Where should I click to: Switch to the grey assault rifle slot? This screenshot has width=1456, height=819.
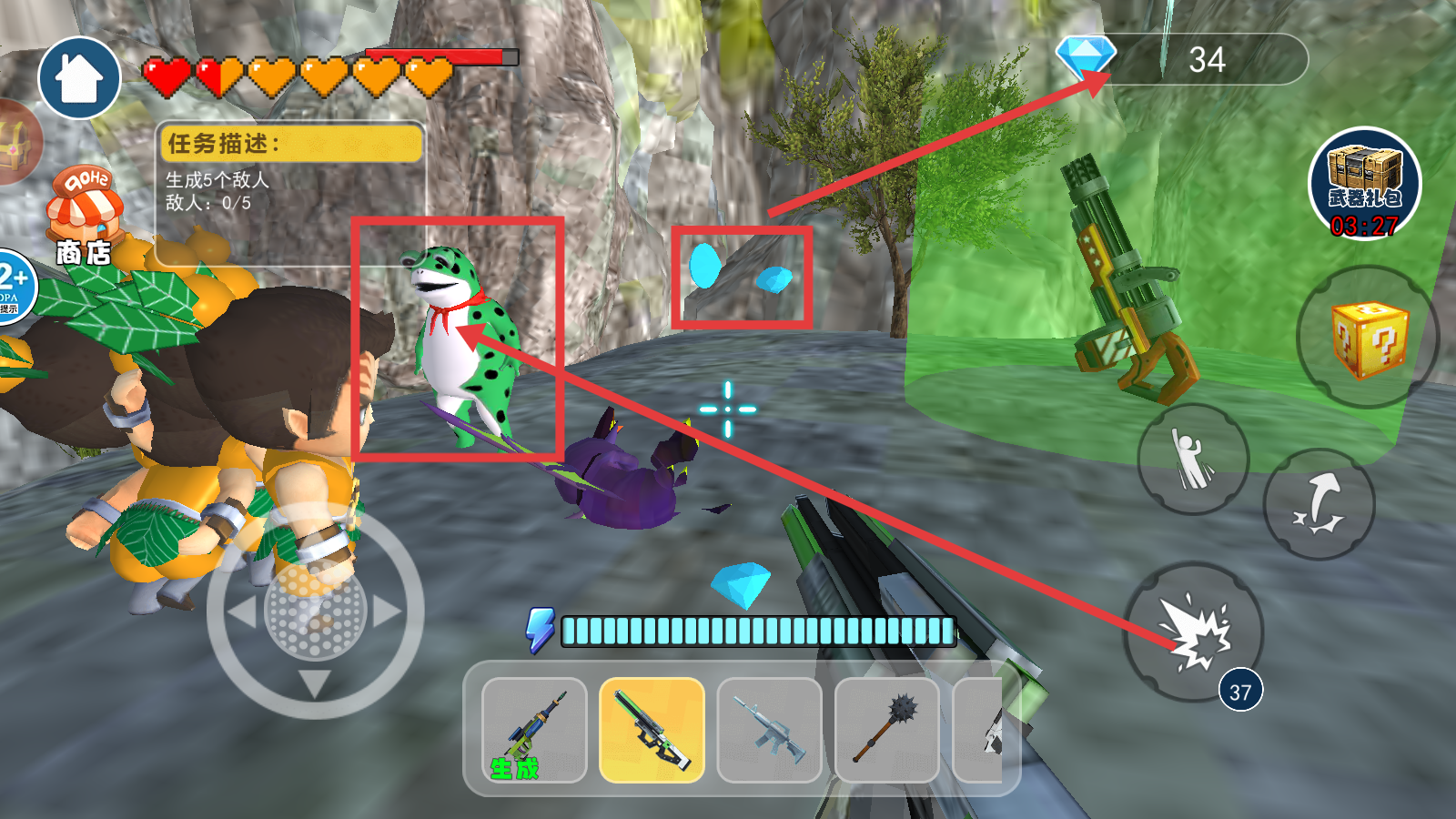point(769,731)
